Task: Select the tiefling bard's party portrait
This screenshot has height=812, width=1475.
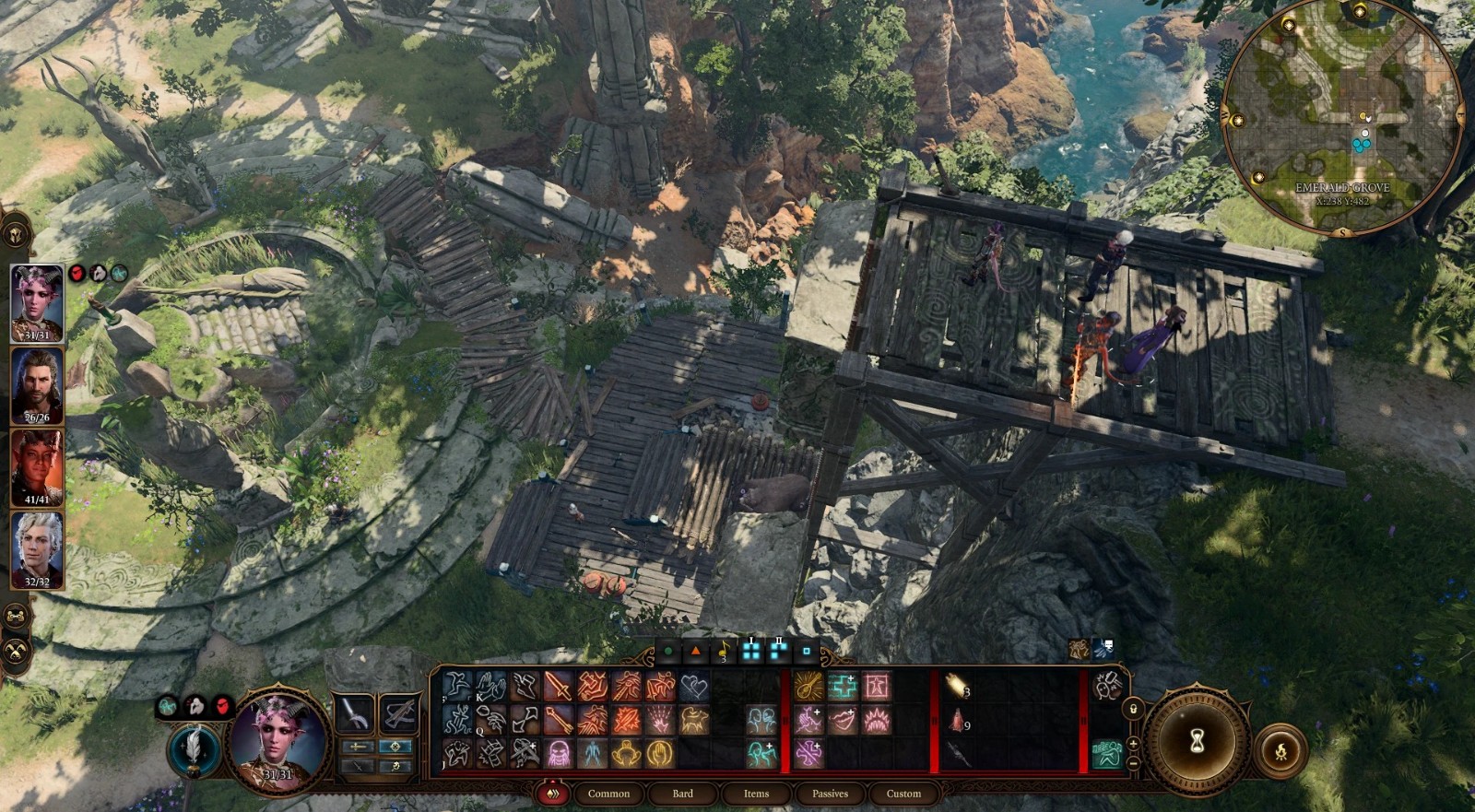Action: 37,303
